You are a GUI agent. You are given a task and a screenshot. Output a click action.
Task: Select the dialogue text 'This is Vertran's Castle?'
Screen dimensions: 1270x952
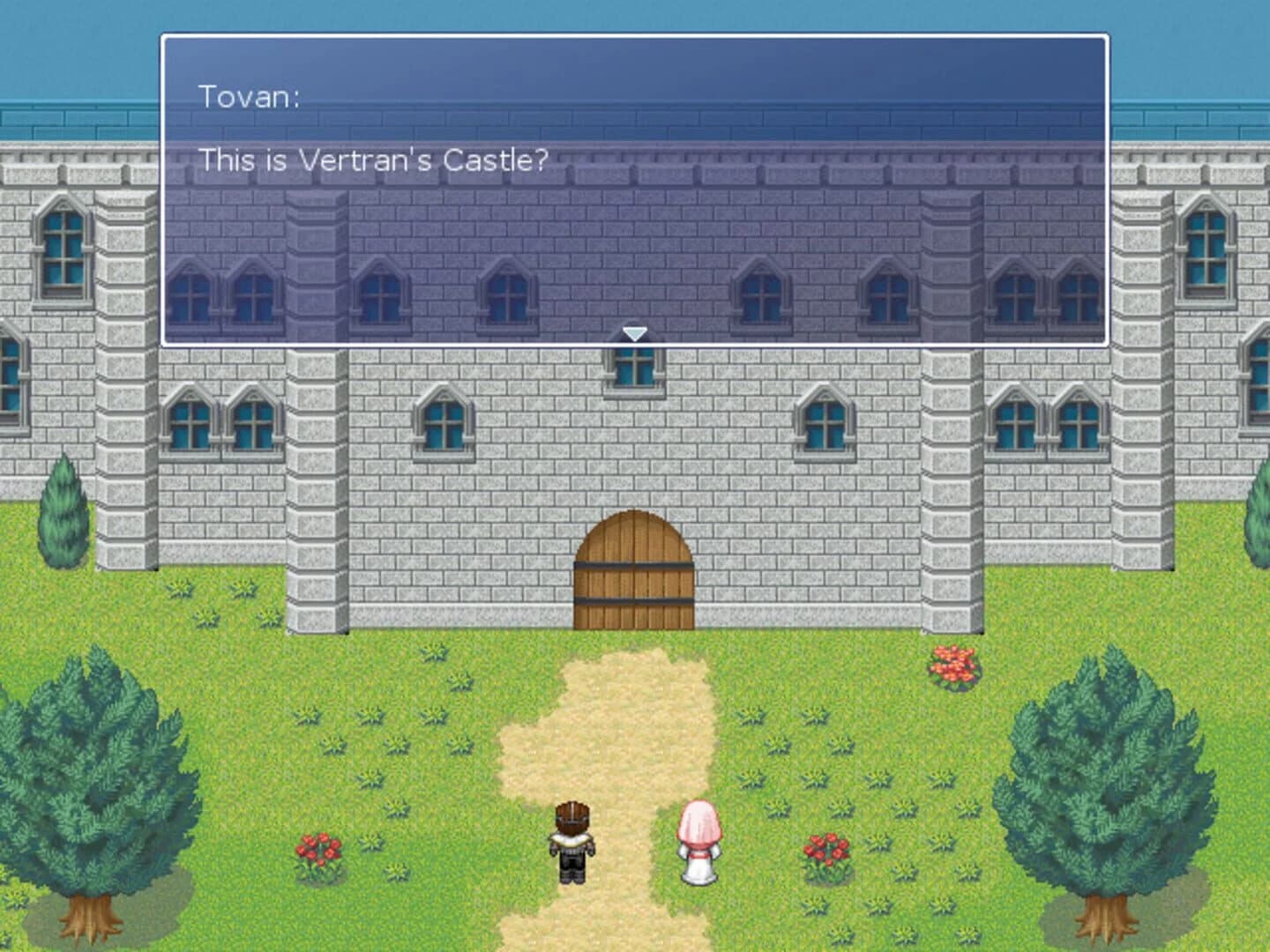coord(372,160)
